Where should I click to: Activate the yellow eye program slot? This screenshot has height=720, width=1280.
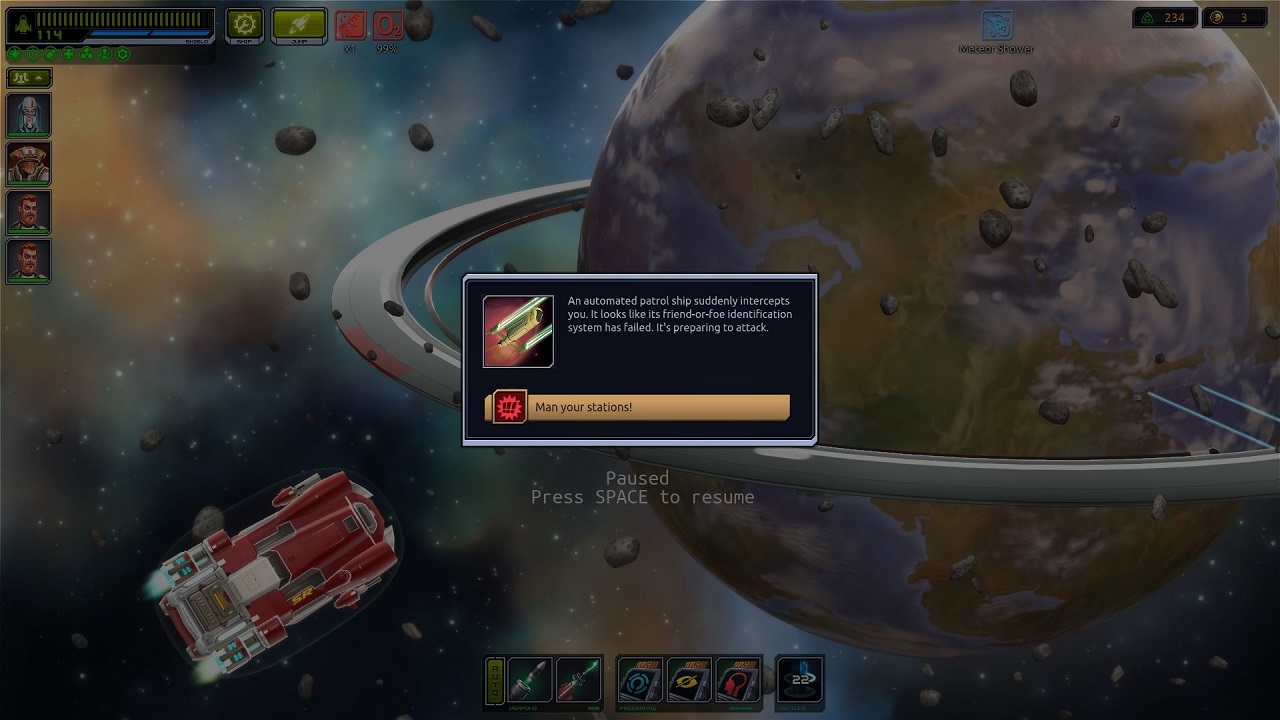click(x=689, y=681)
